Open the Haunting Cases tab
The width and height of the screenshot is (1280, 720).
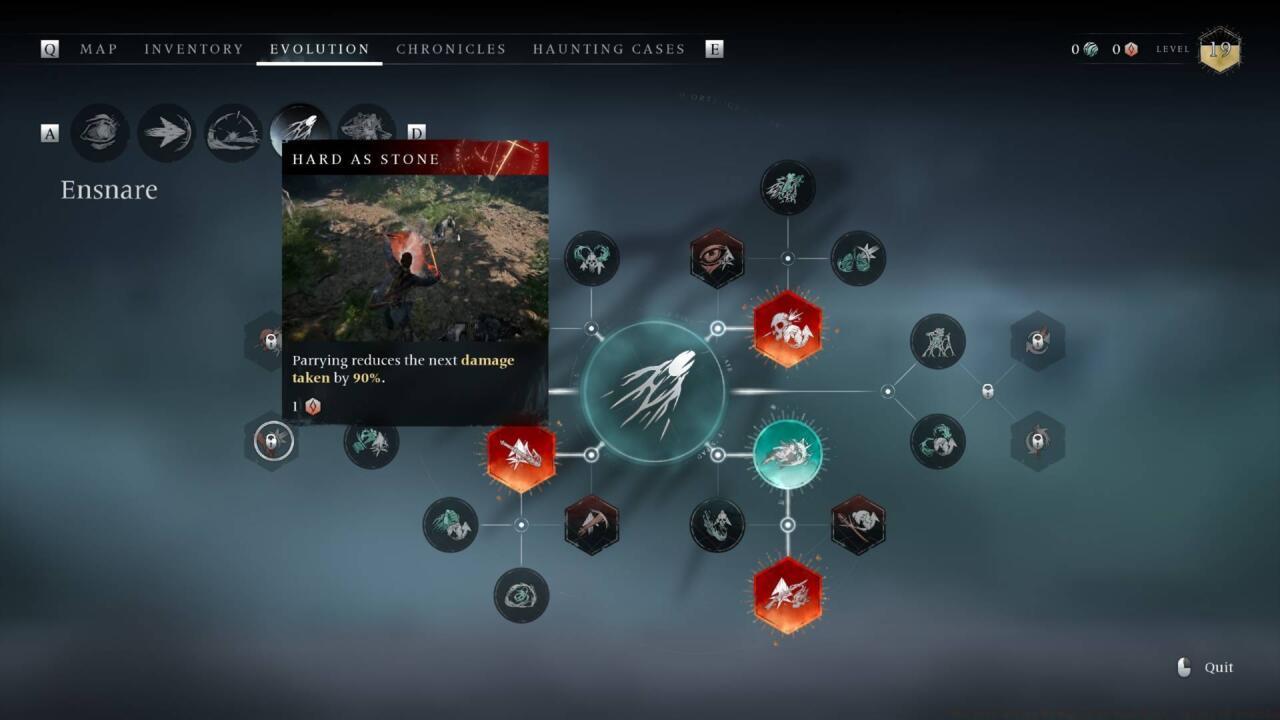pos(609,49)
